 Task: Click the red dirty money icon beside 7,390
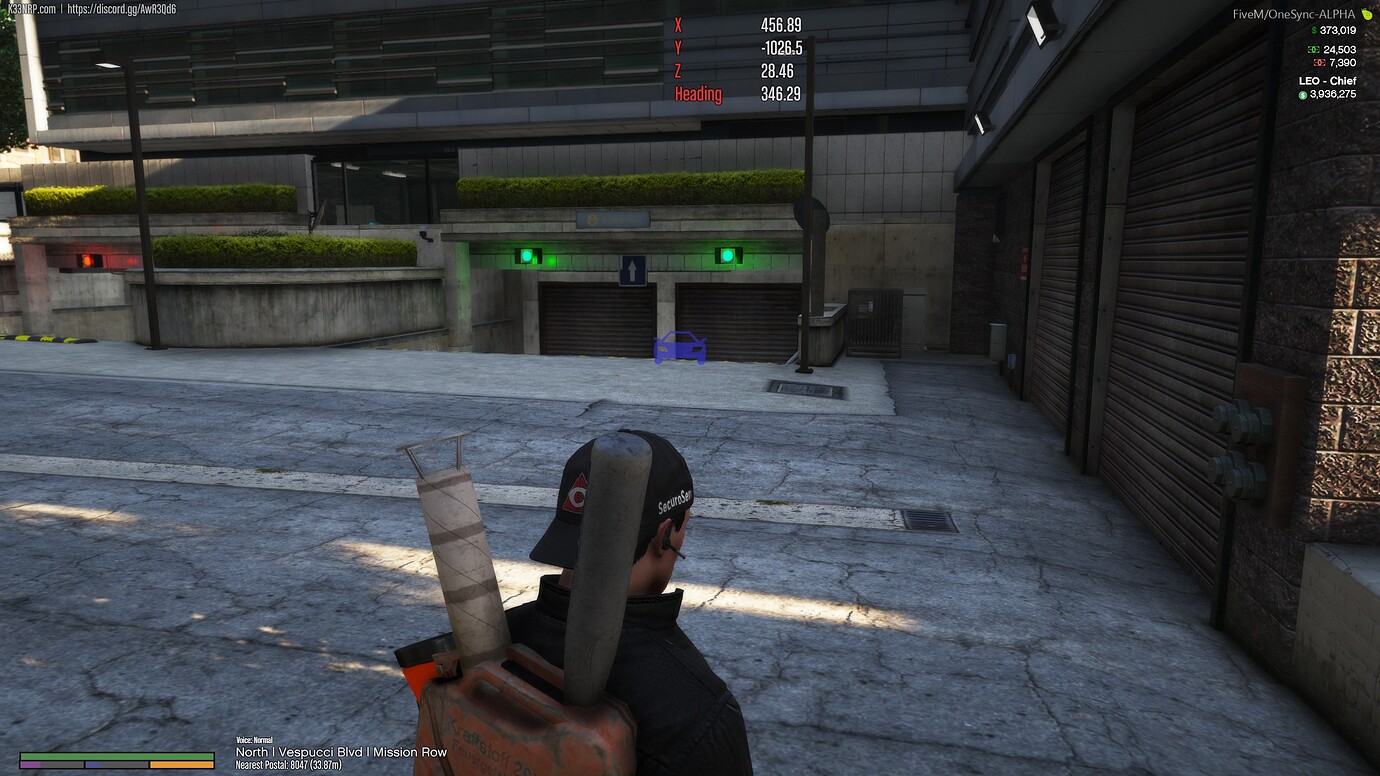(x=1320, y=62)
